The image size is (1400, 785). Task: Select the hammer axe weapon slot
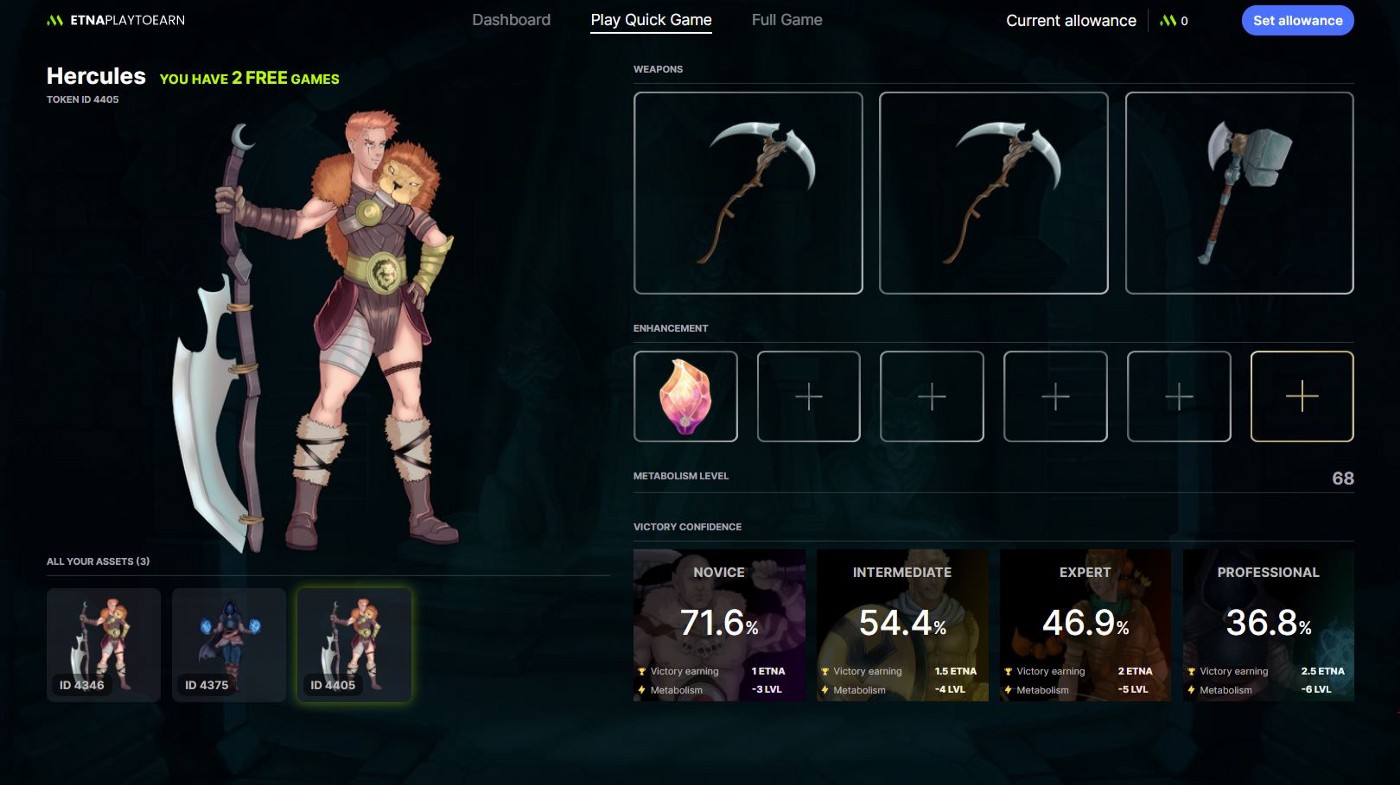point(1239,193)
